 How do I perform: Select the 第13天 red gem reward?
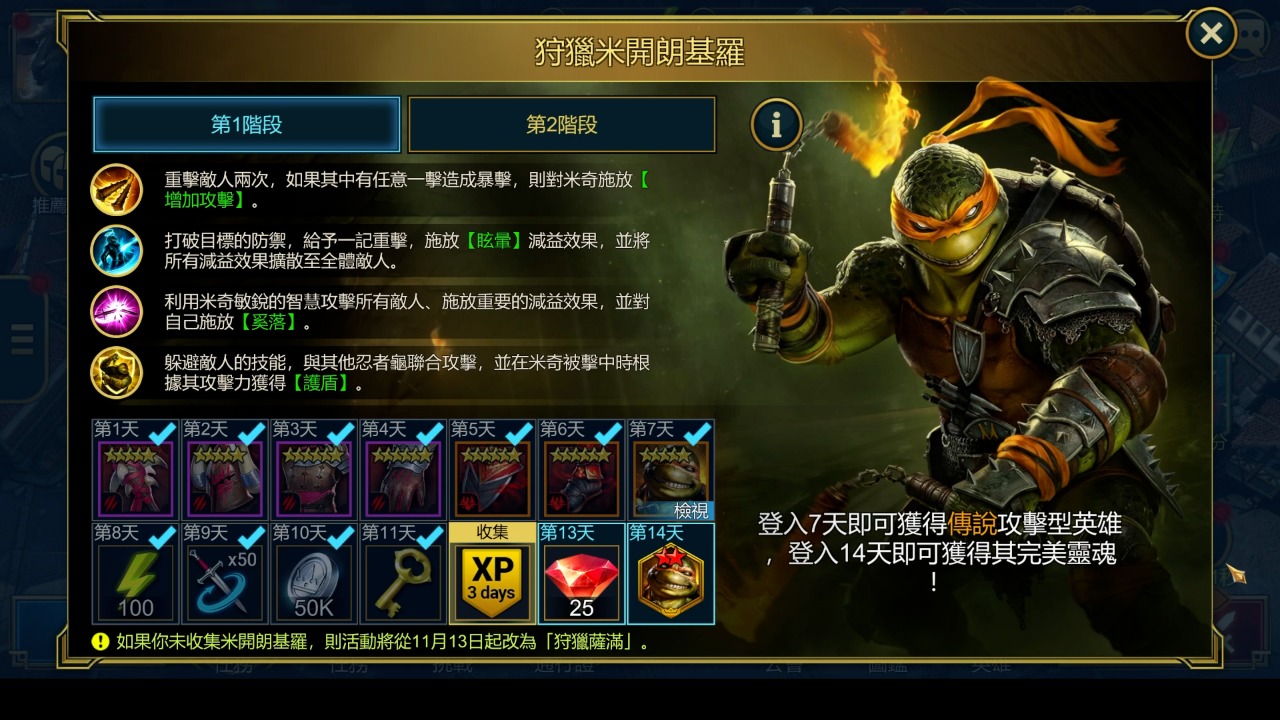(581, 574)
